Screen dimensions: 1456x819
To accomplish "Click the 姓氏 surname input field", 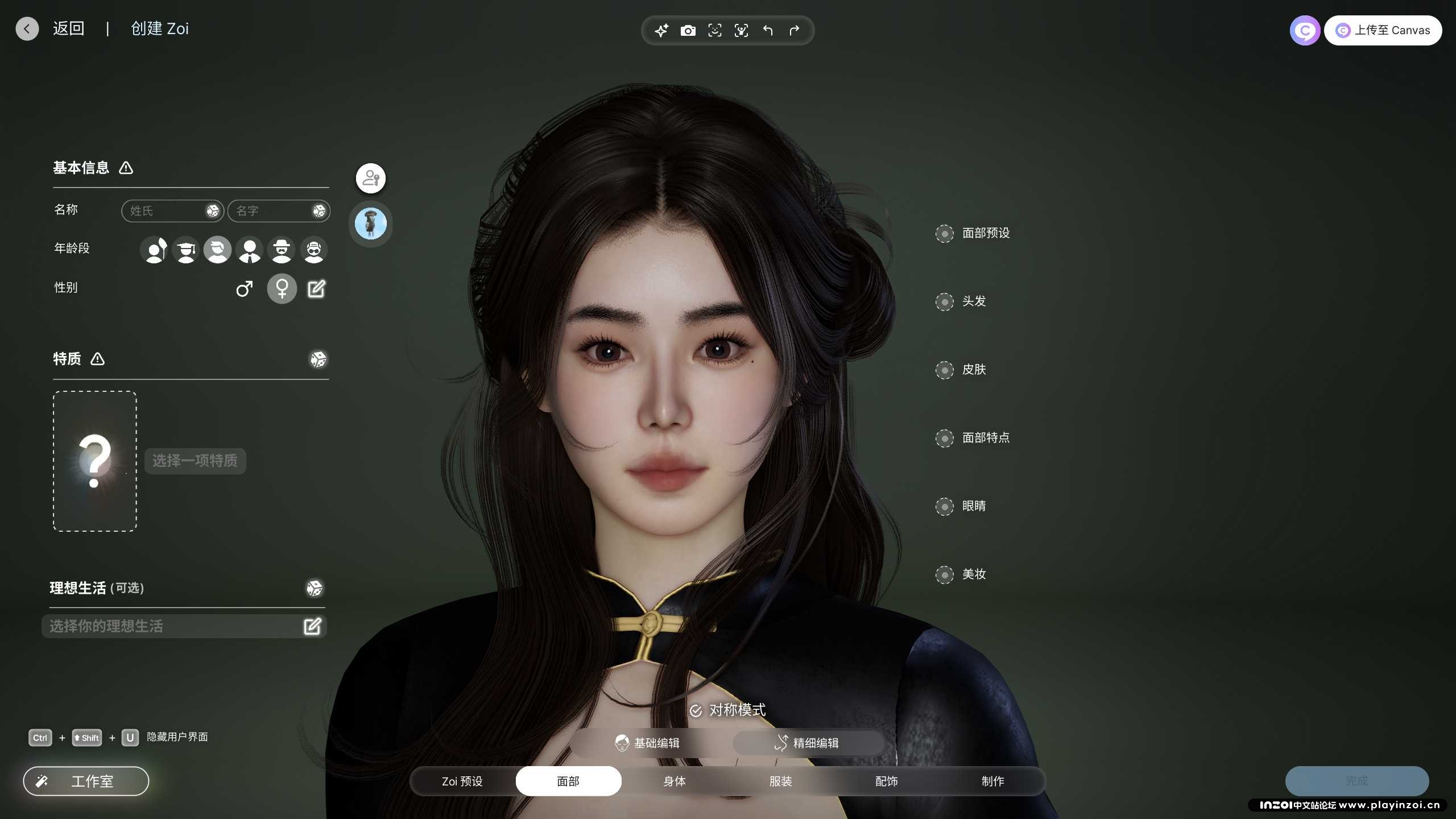I will tap(165, 211).
